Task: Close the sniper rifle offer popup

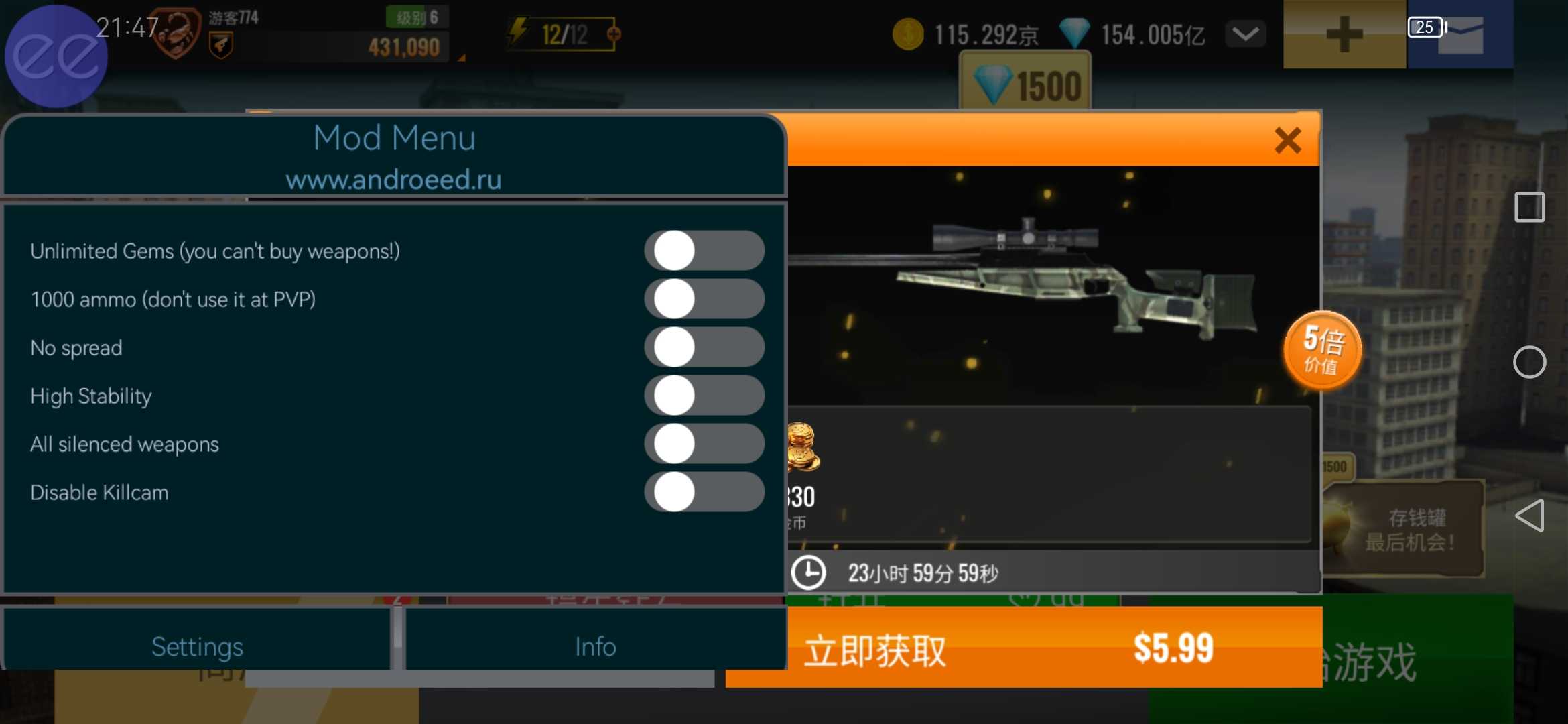Action: pos(1287,141)
